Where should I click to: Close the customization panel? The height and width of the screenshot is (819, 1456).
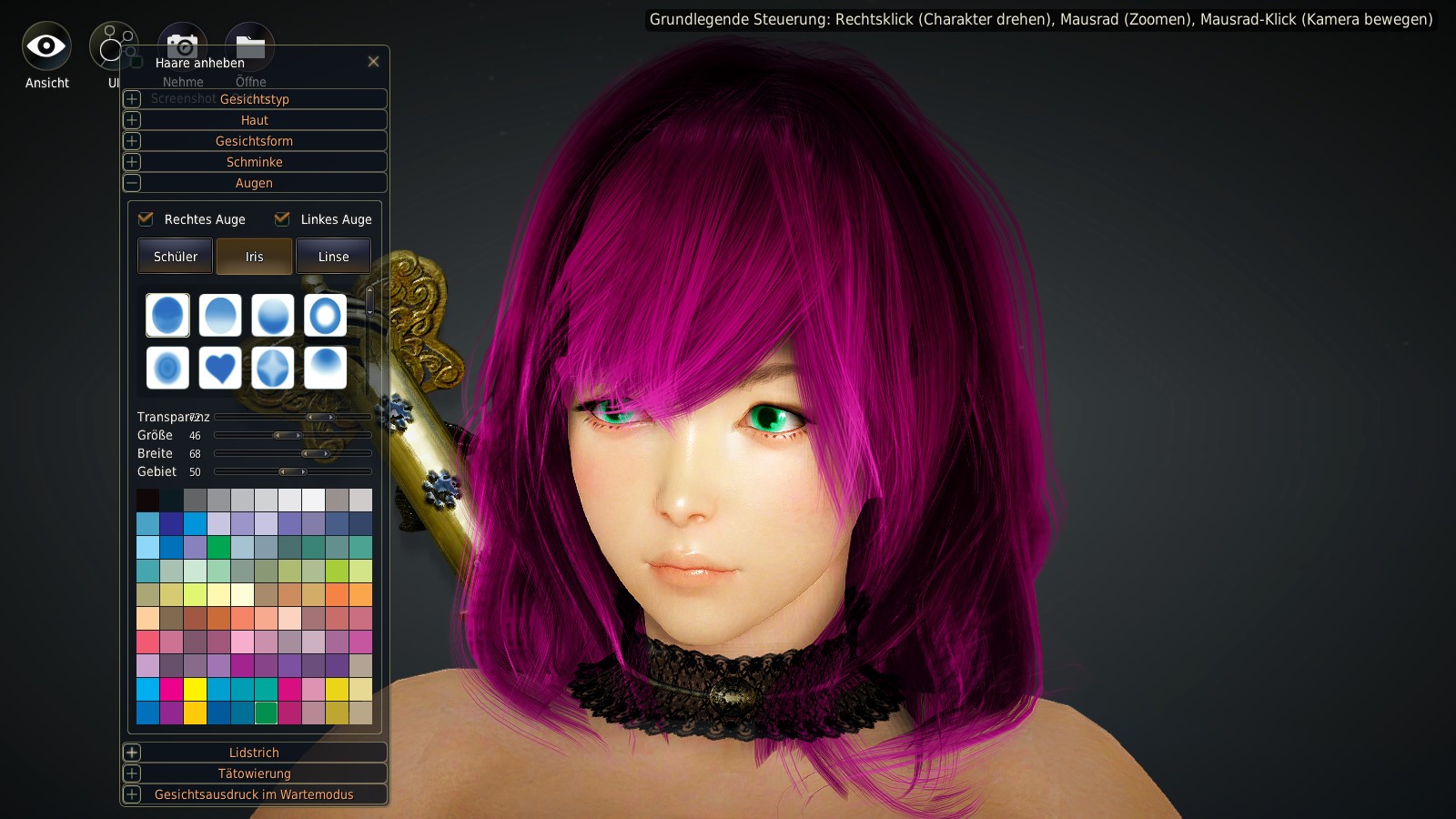tap(373, 62)
